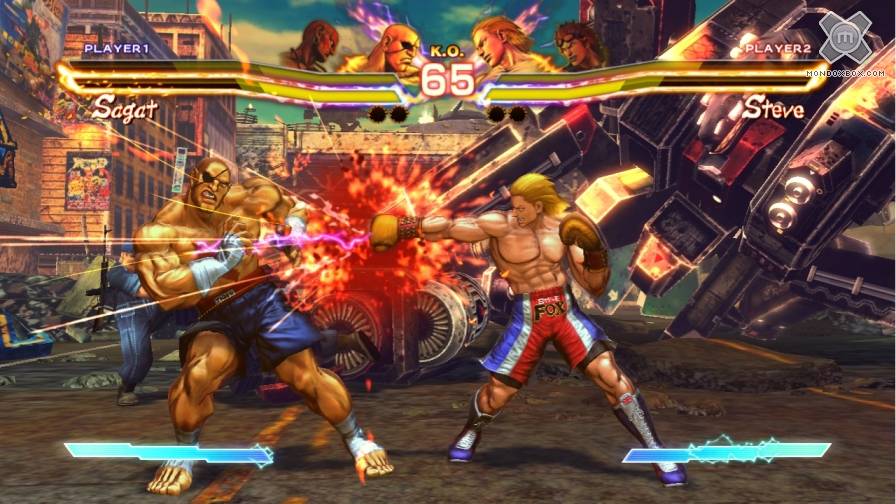Open the Mondoxbox watermark logo
Screen dimensions: 896x504
point(844,40)
